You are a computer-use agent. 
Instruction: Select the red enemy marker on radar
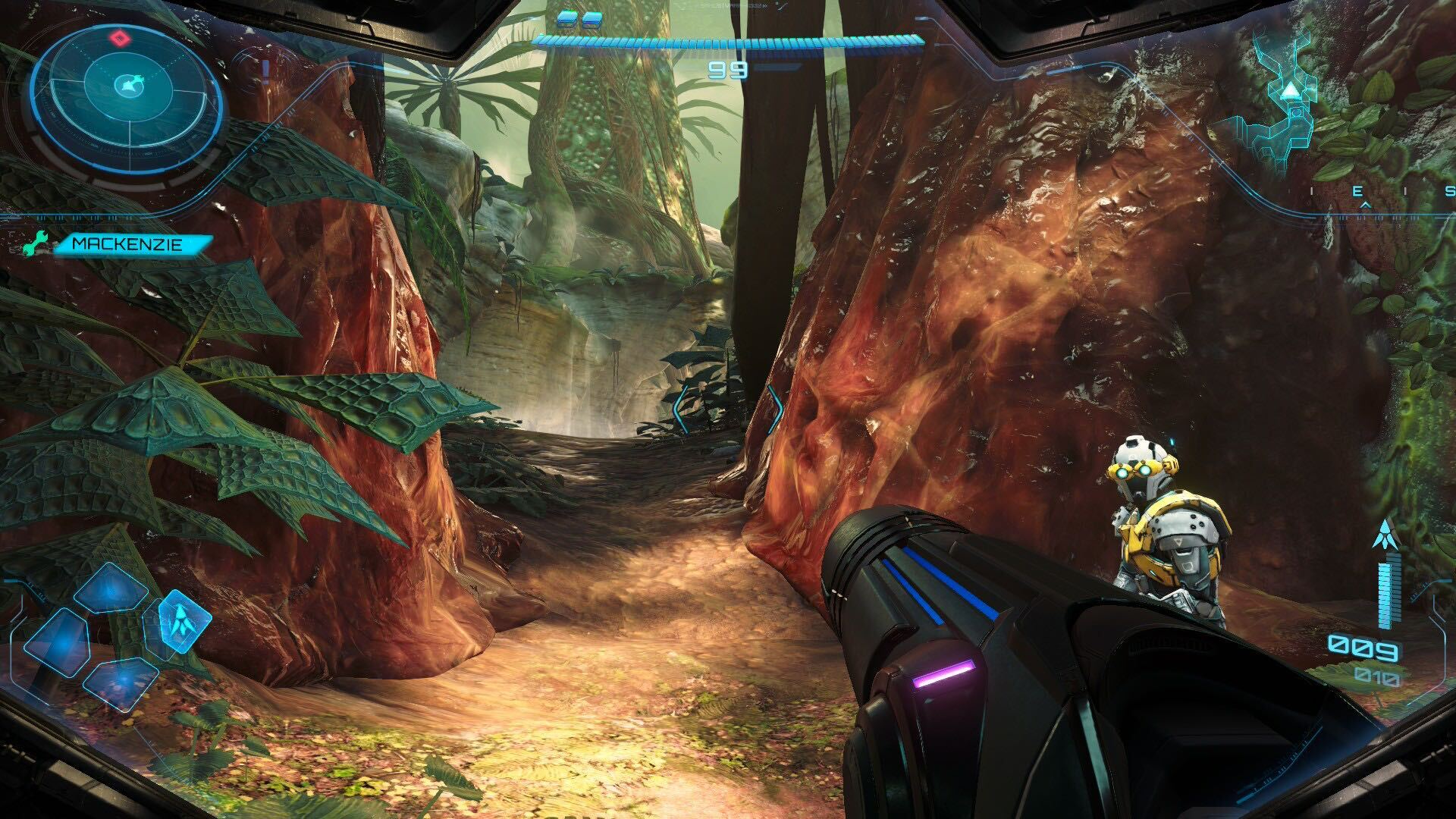click(x=119, y=37)
